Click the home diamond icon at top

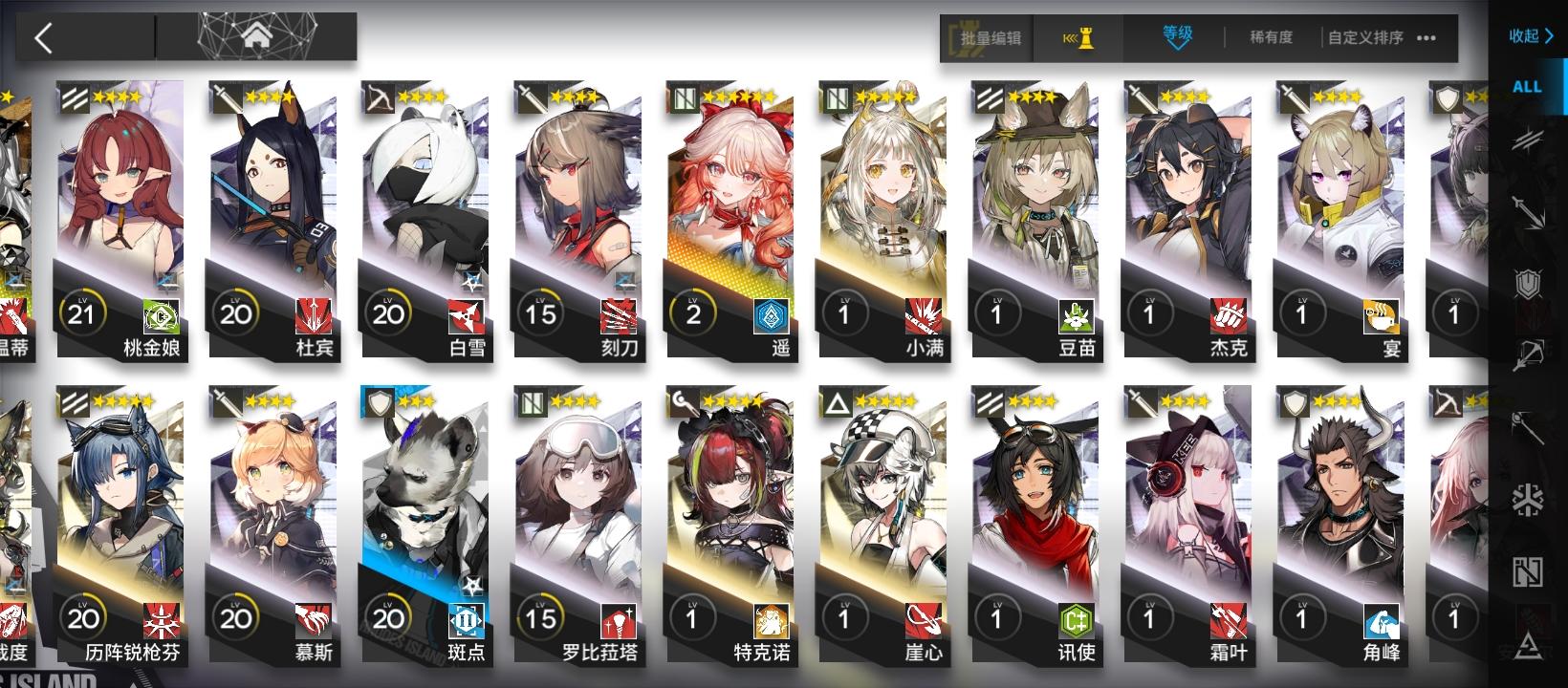point(254,38)
